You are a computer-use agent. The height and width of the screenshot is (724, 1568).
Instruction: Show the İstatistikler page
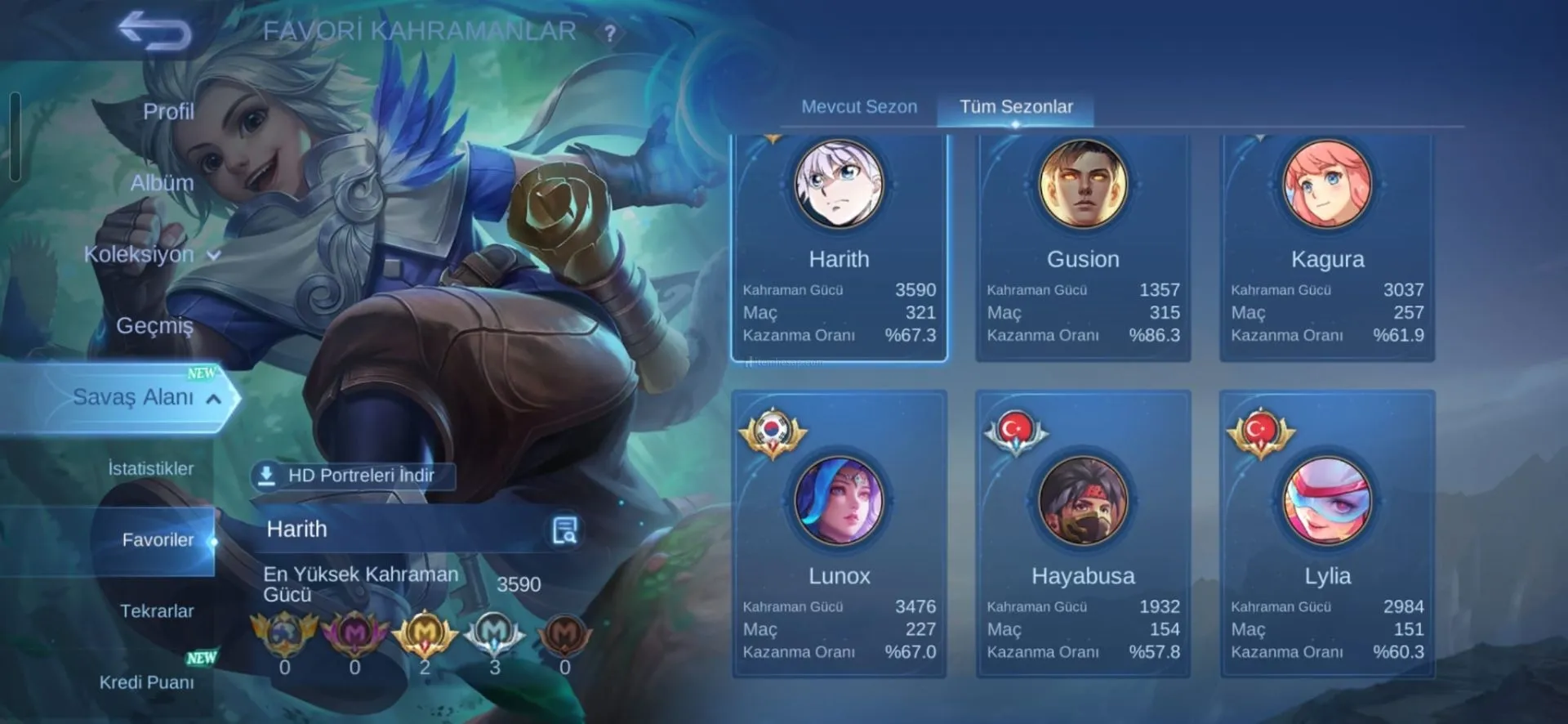[151, 468]
